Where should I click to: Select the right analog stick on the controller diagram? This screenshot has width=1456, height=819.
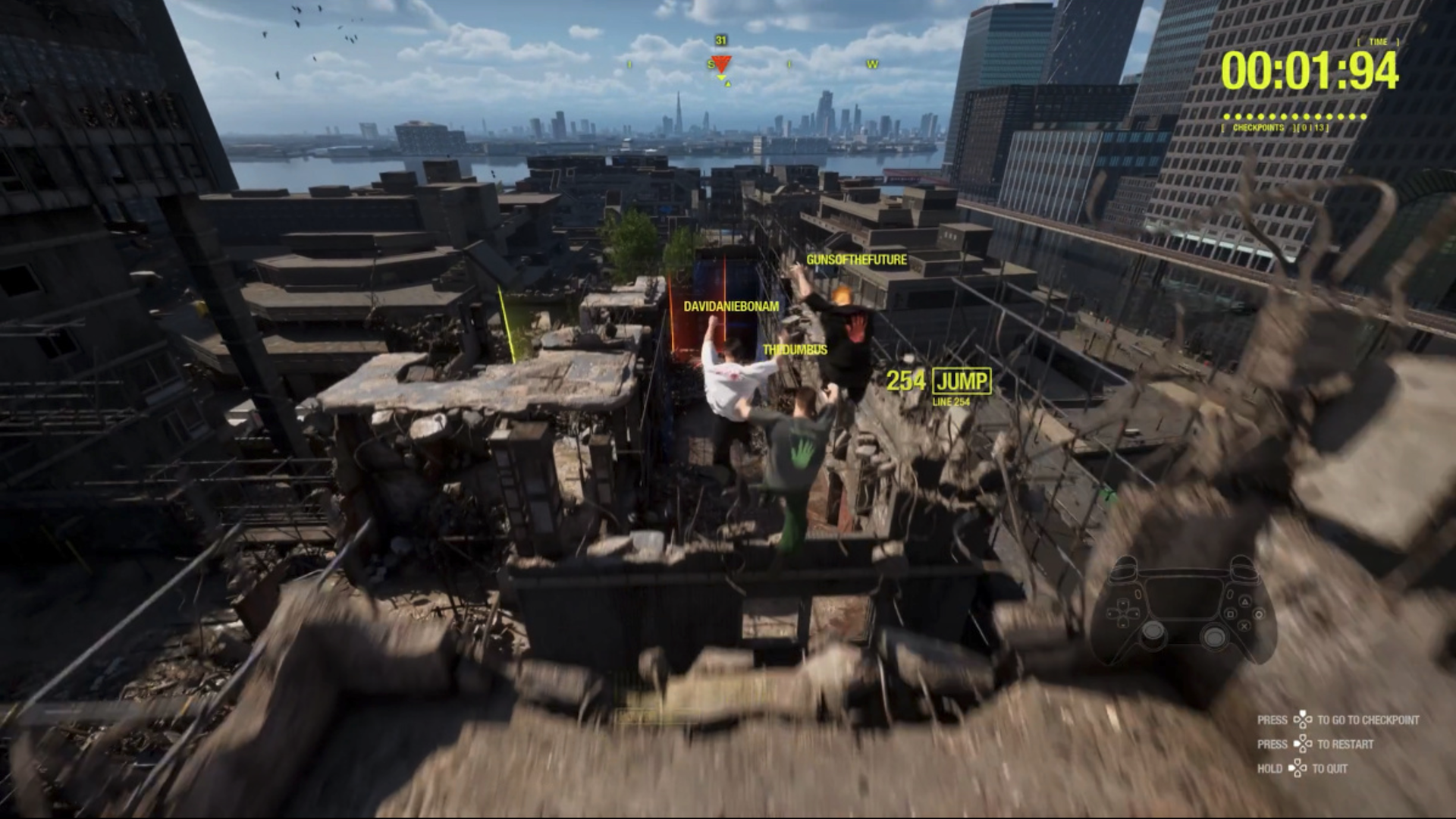(x=1215, y=635)
